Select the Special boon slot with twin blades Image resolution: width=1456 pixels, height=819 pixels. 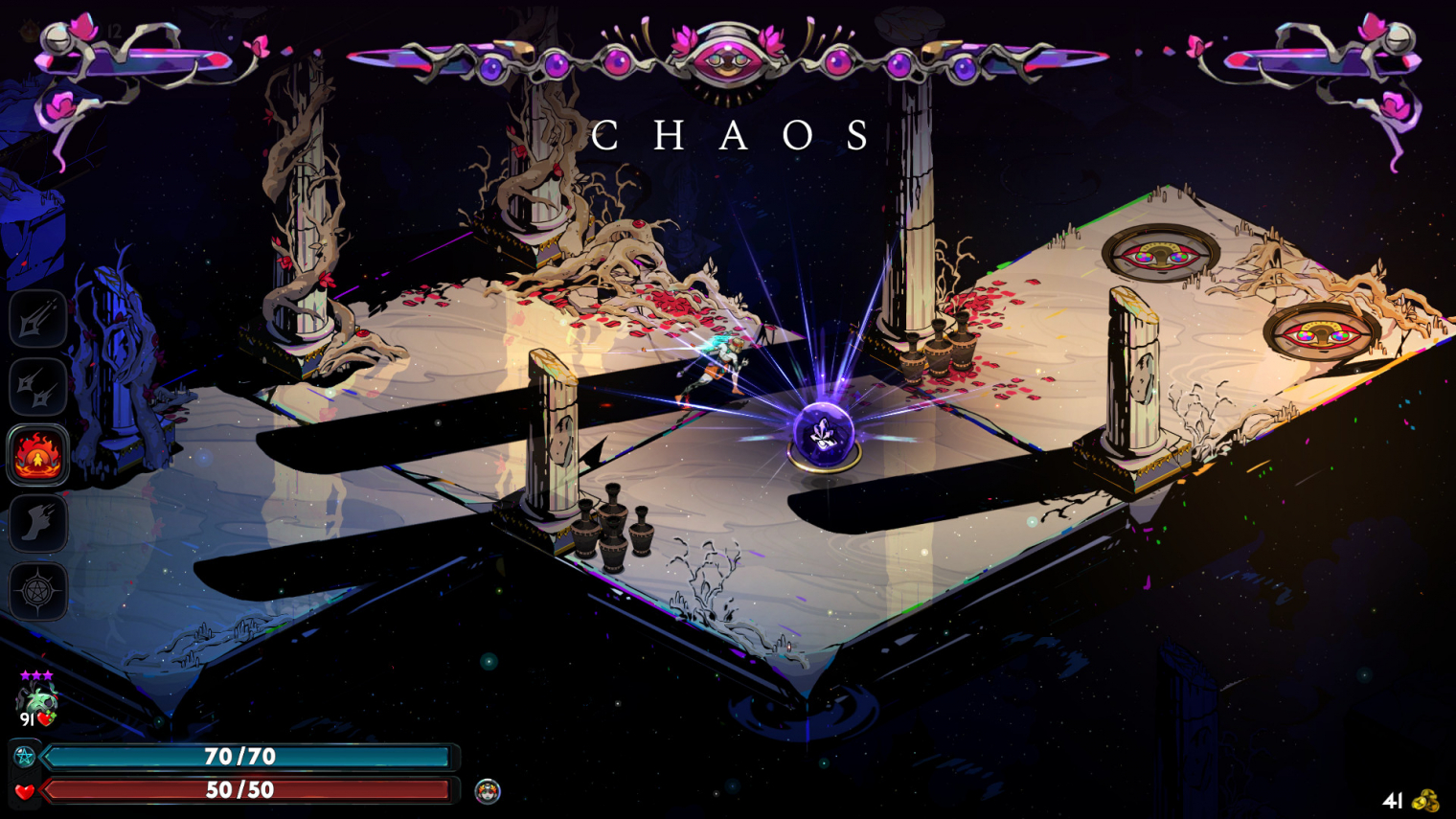37,387
